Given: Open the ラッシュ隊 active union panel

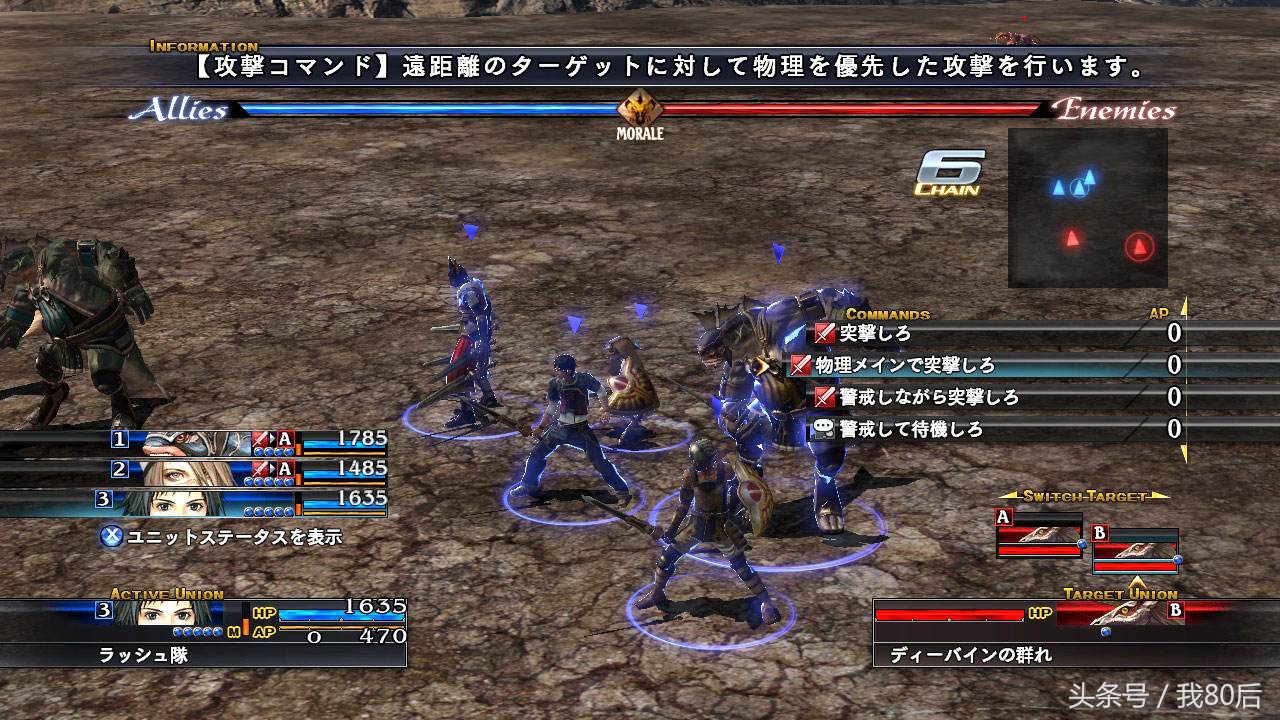Looking at the screenshot, I should coord(204,632).
